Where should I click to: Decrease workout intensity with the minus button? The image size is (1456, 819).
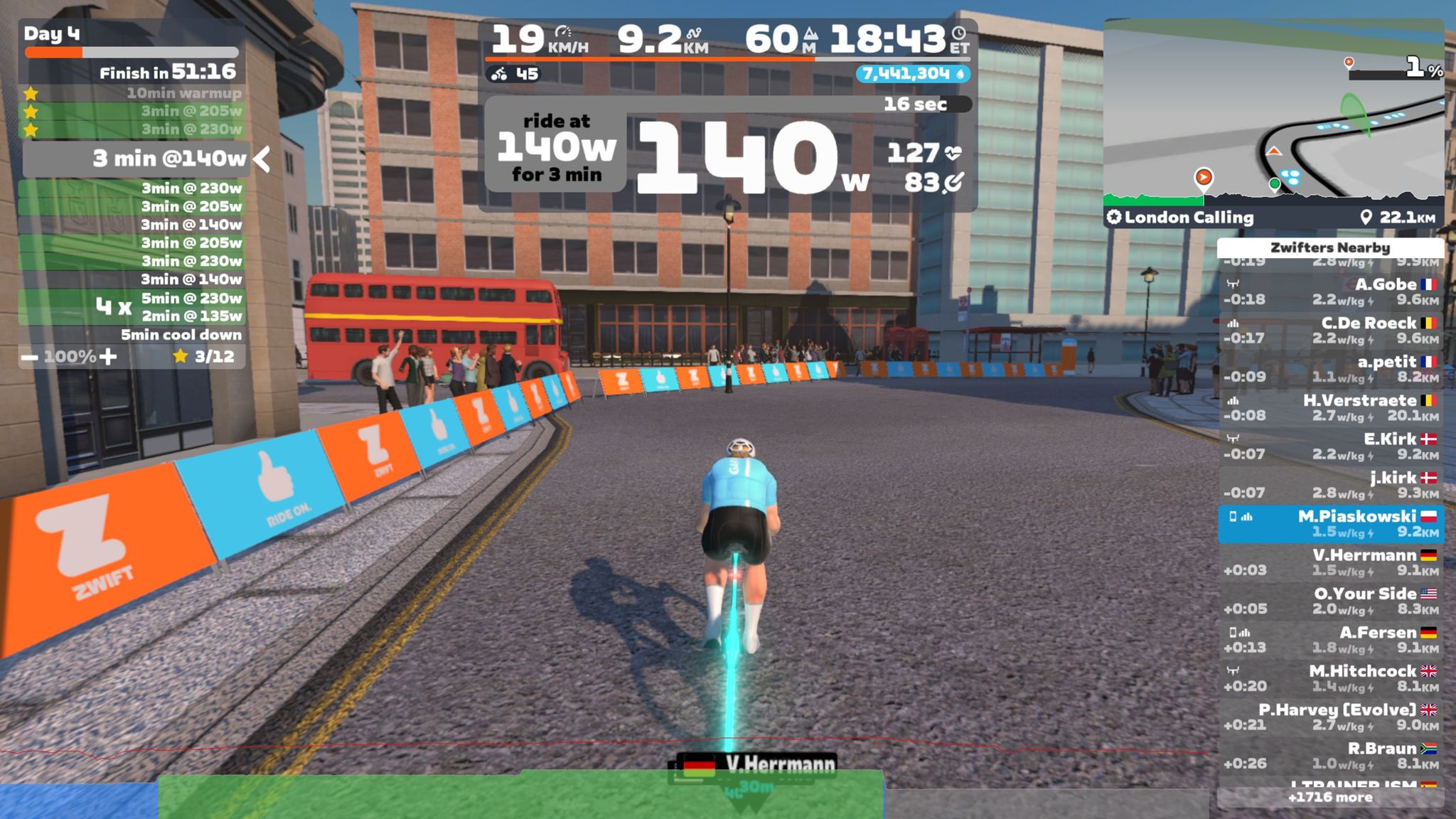tap(30, 357)
